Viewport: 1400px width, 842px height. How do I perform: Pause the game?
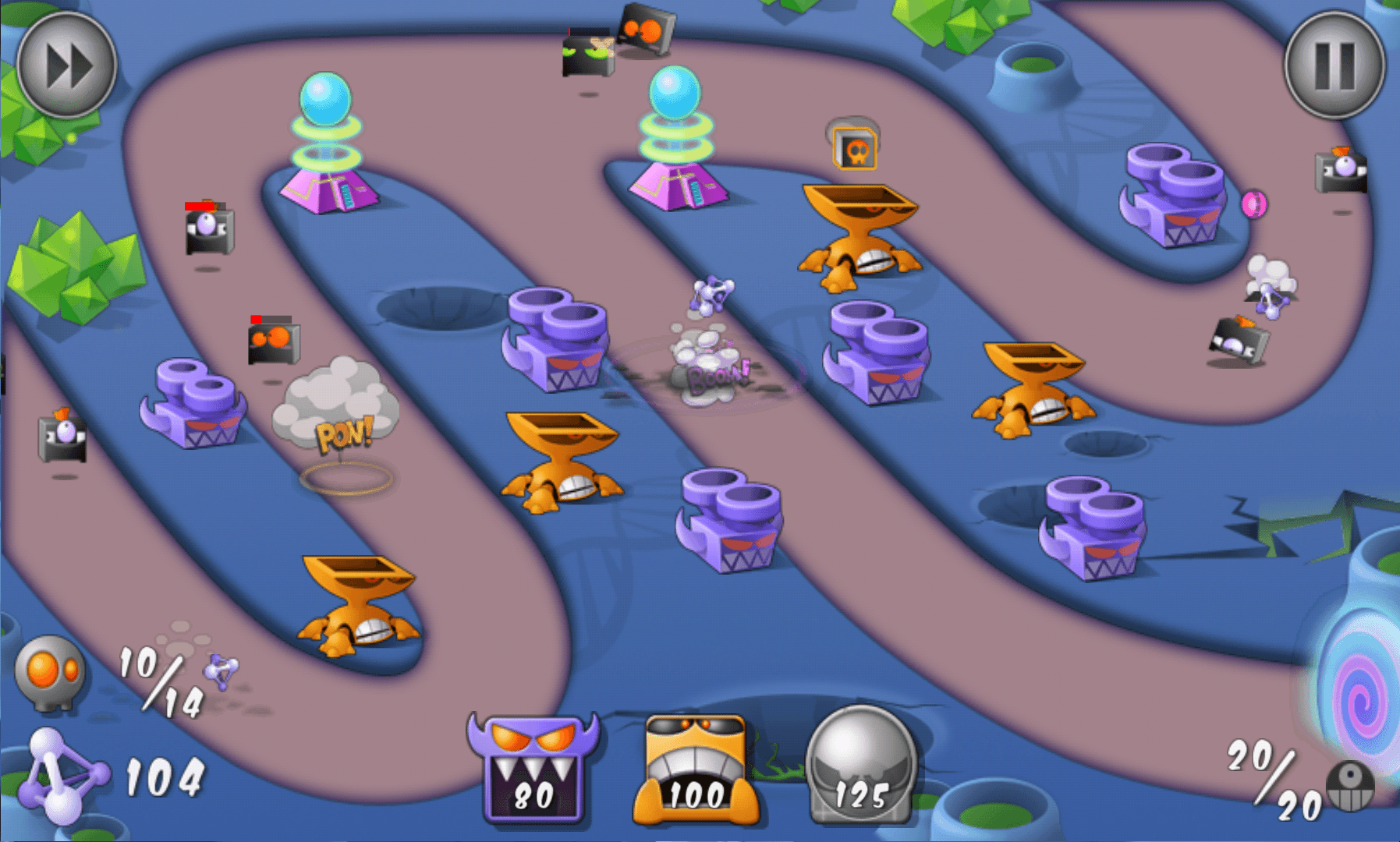click(x=1334, y=66)
